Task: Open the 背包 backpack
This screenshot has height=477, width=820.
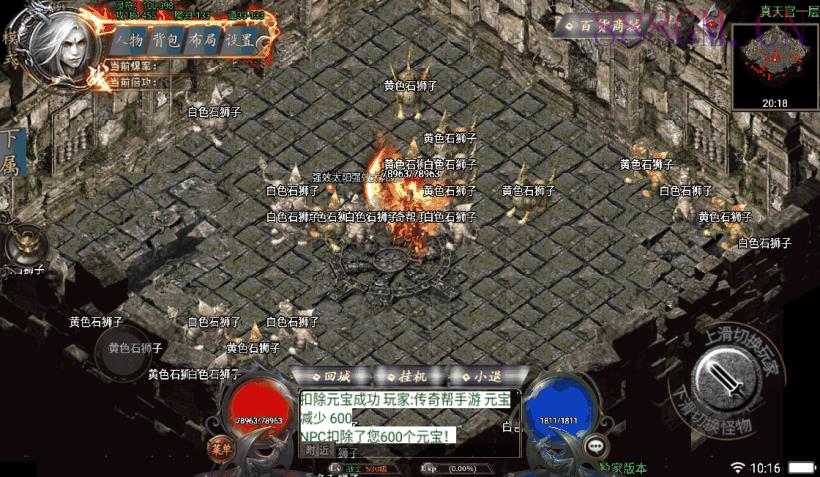Action: click(166, 41)
